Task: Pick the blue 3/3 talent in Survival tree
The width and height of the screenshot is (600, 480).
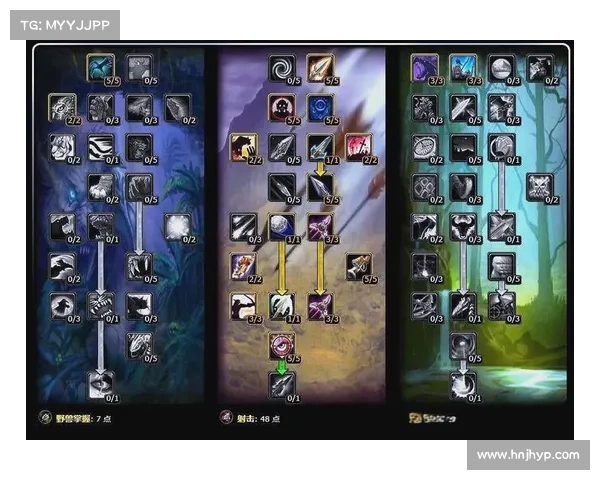Action: [462, 67]
